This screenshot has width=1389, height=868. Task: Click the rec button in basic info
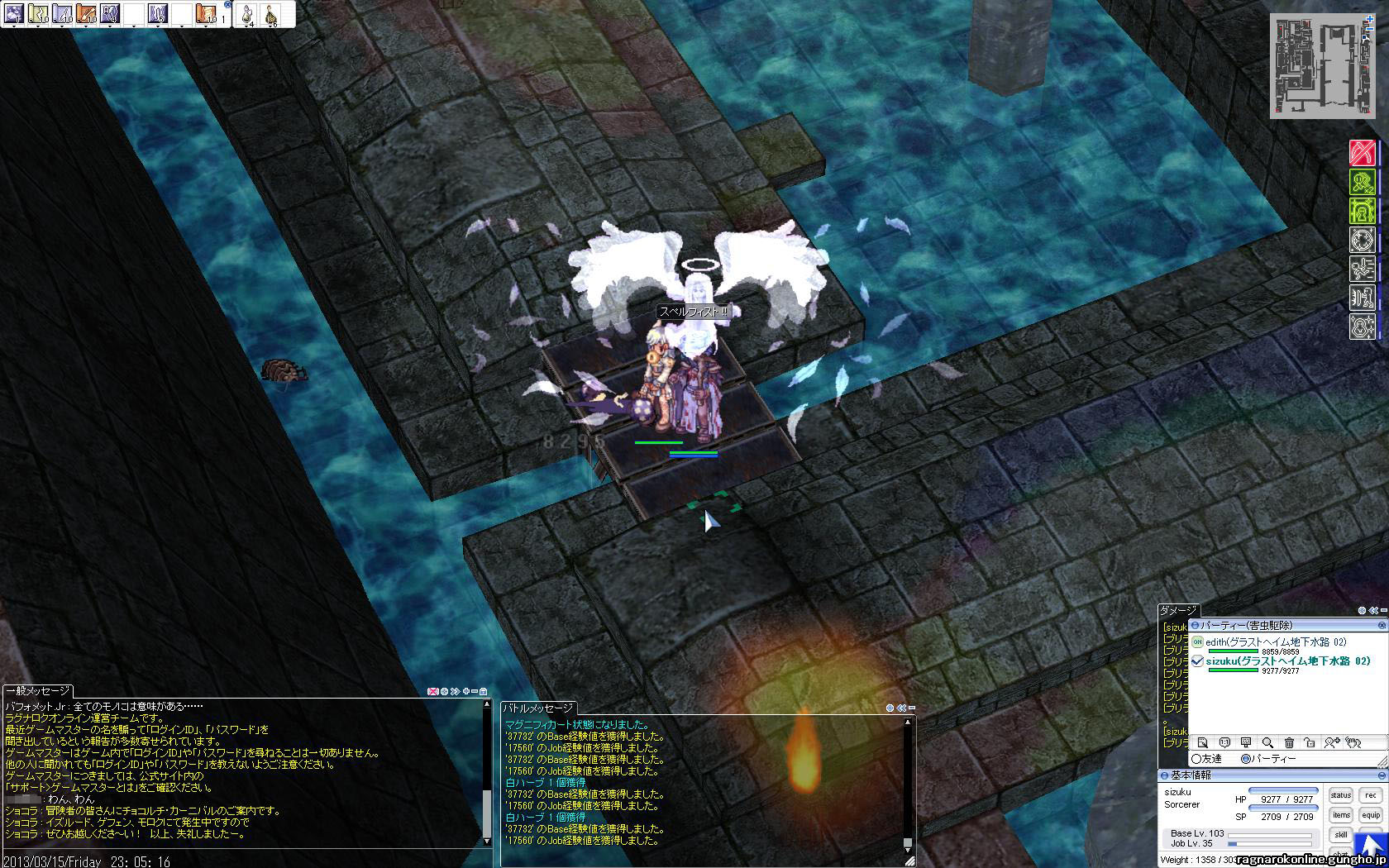coord(1371,795)
